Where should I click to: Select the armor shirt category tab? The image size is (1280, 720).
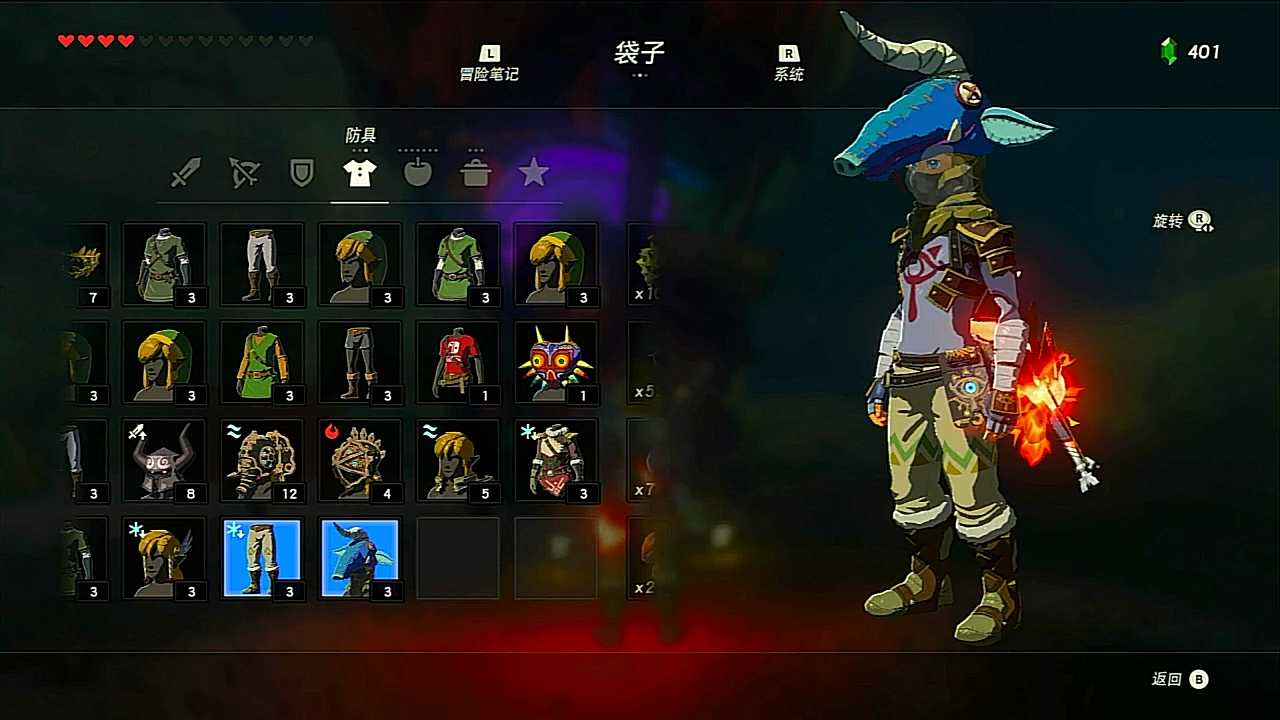(360, 174)
